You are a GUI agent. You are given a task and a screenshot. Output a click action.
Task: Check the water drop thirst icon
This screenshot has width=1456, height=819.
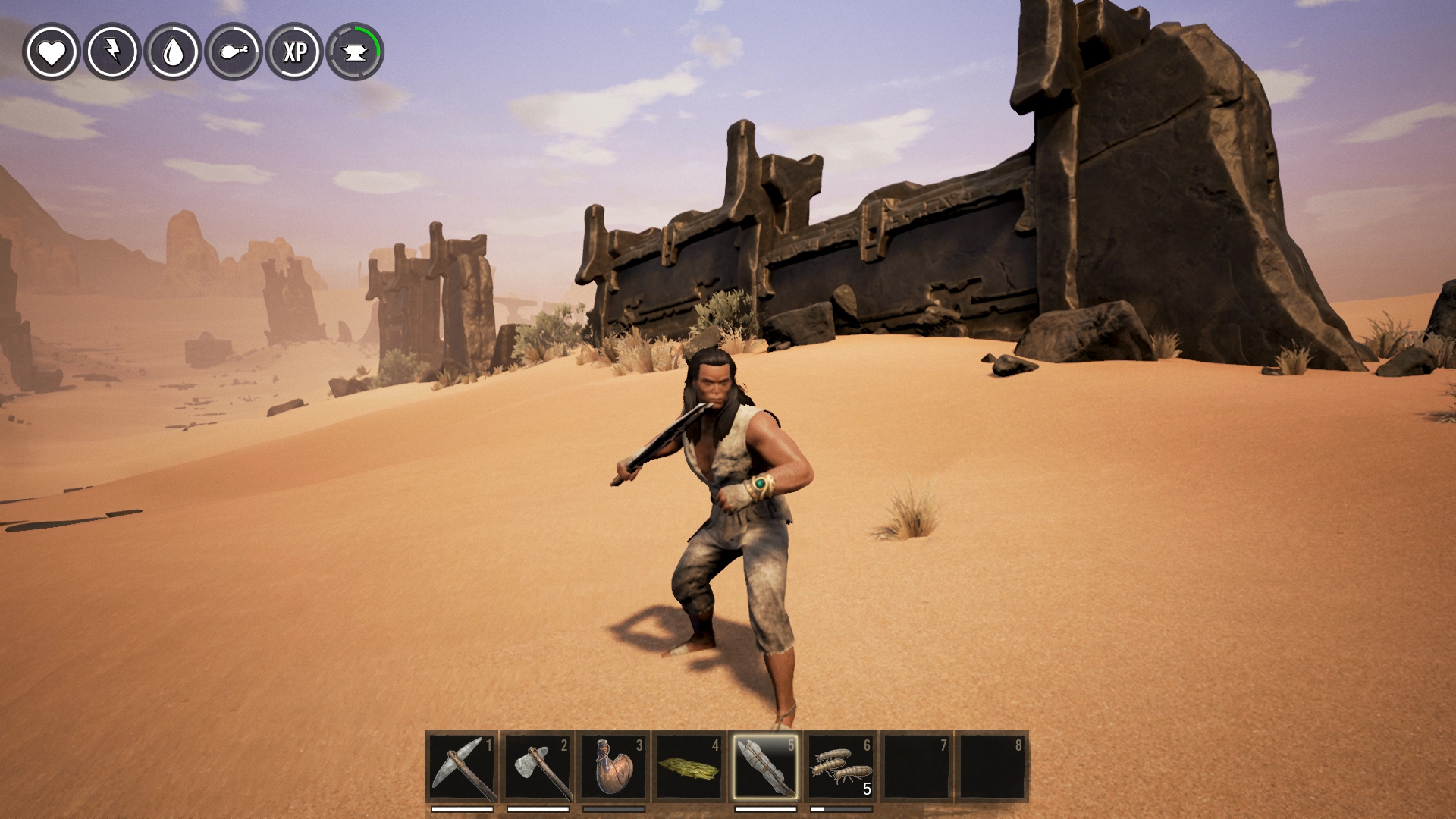pyautogui.click(x=173, y=52)
